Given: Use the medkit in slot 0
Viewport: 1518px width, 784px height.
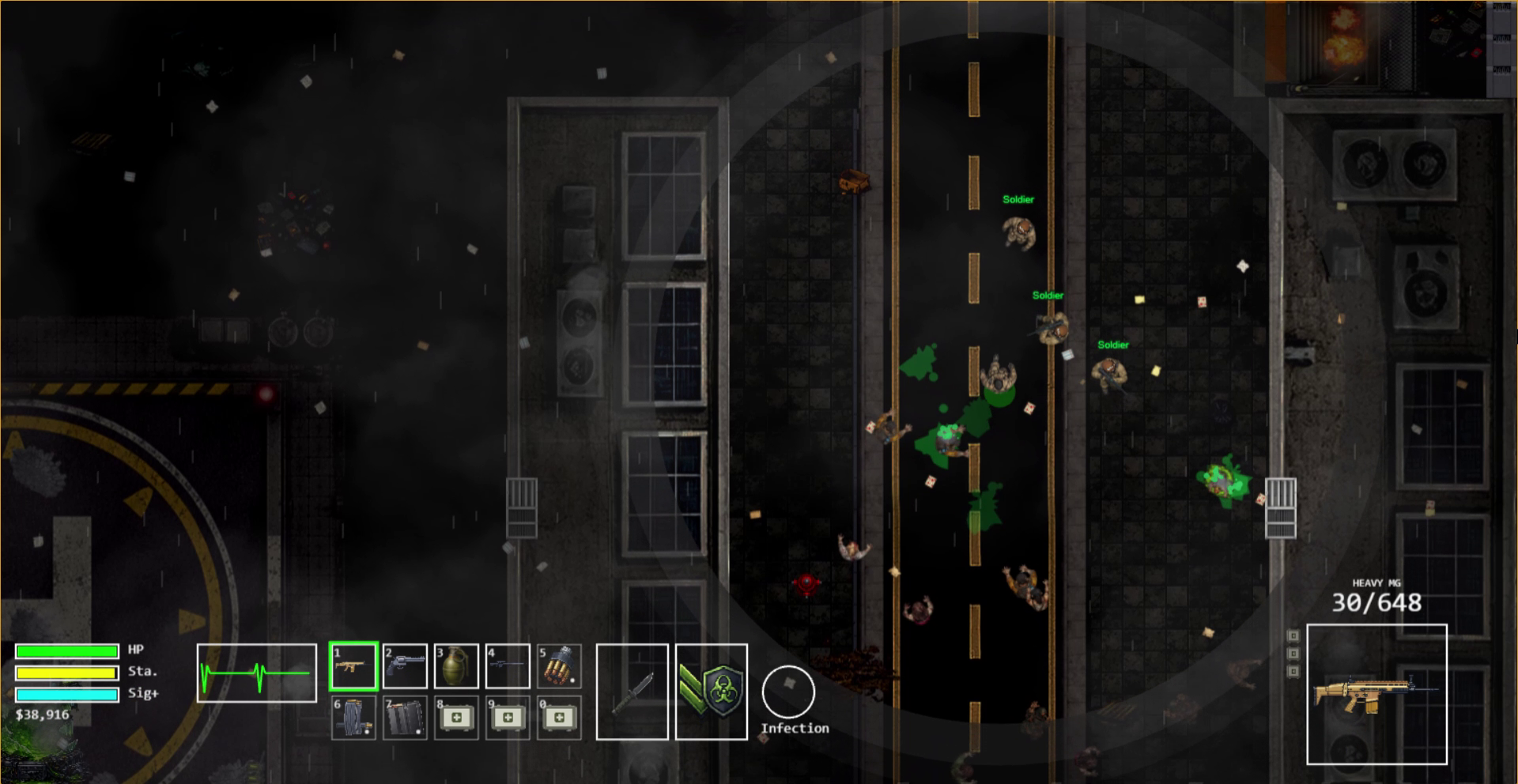Looking at the screenshot, I should (559, 718).
